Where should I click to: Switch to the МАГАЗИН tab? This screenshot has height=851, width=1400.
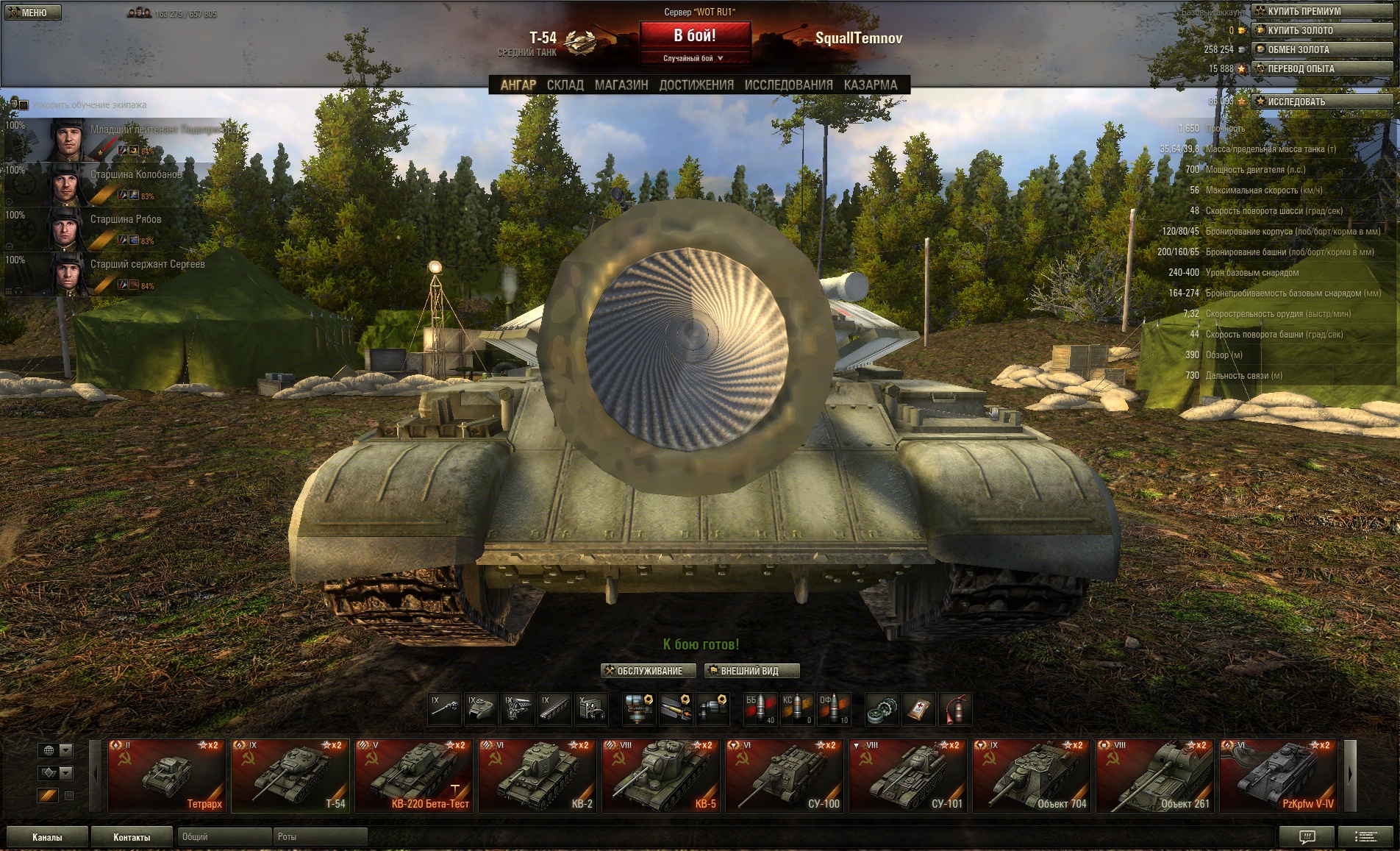pyautogui.click(x=621, y=85)
